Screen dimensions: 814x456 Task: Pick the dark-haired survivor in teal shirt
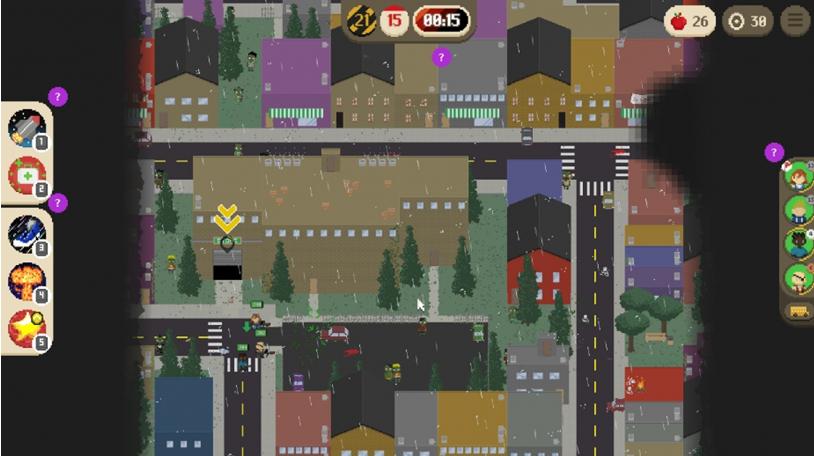[799, 243]
